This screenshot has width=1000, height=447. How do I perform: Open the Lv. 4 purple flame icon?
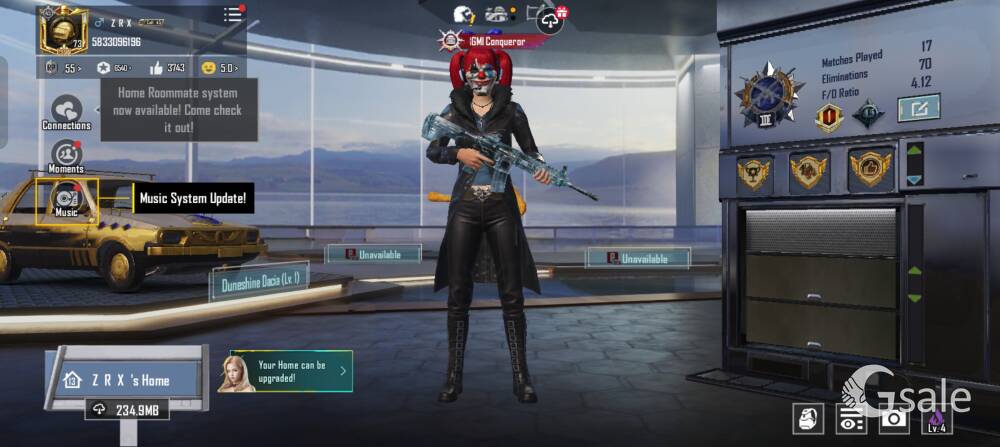pyautogui.click(x=936, y=420)
